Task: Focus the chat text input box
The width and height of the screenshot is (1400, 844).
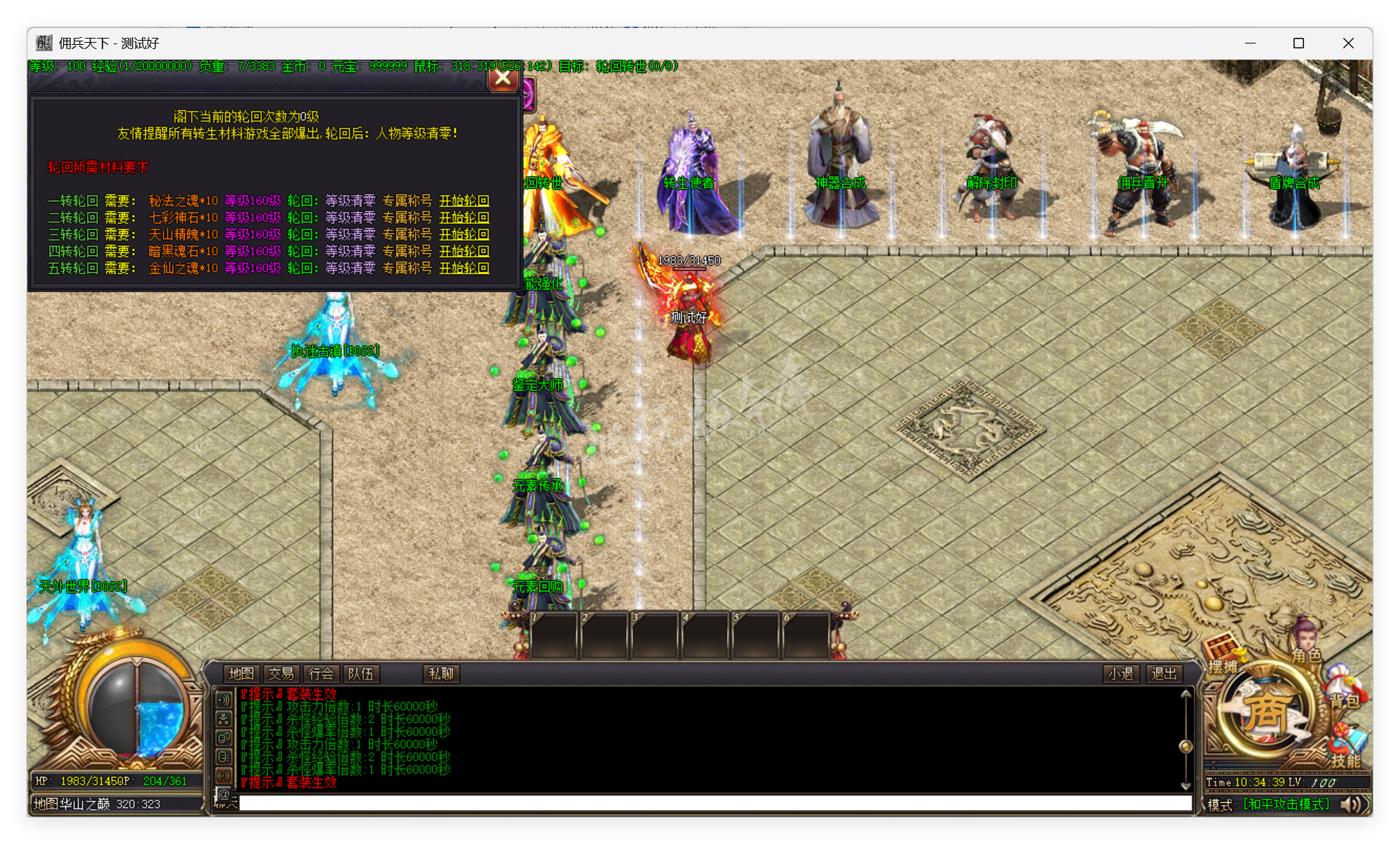Action: coord(715,803)
